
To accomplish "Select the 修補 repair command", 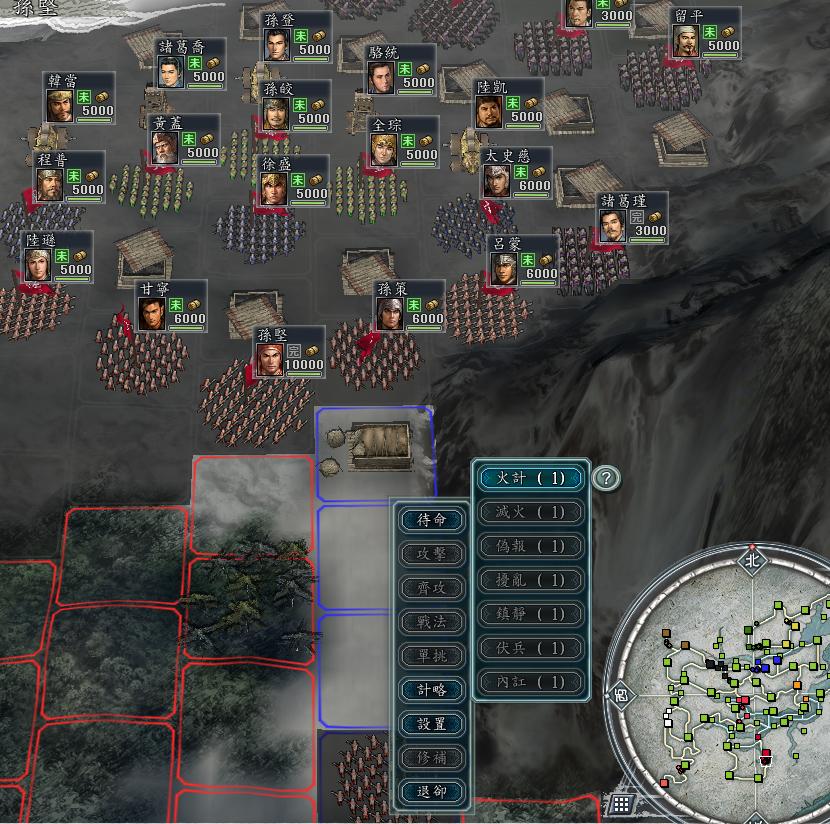I will (x=432, y=758).
